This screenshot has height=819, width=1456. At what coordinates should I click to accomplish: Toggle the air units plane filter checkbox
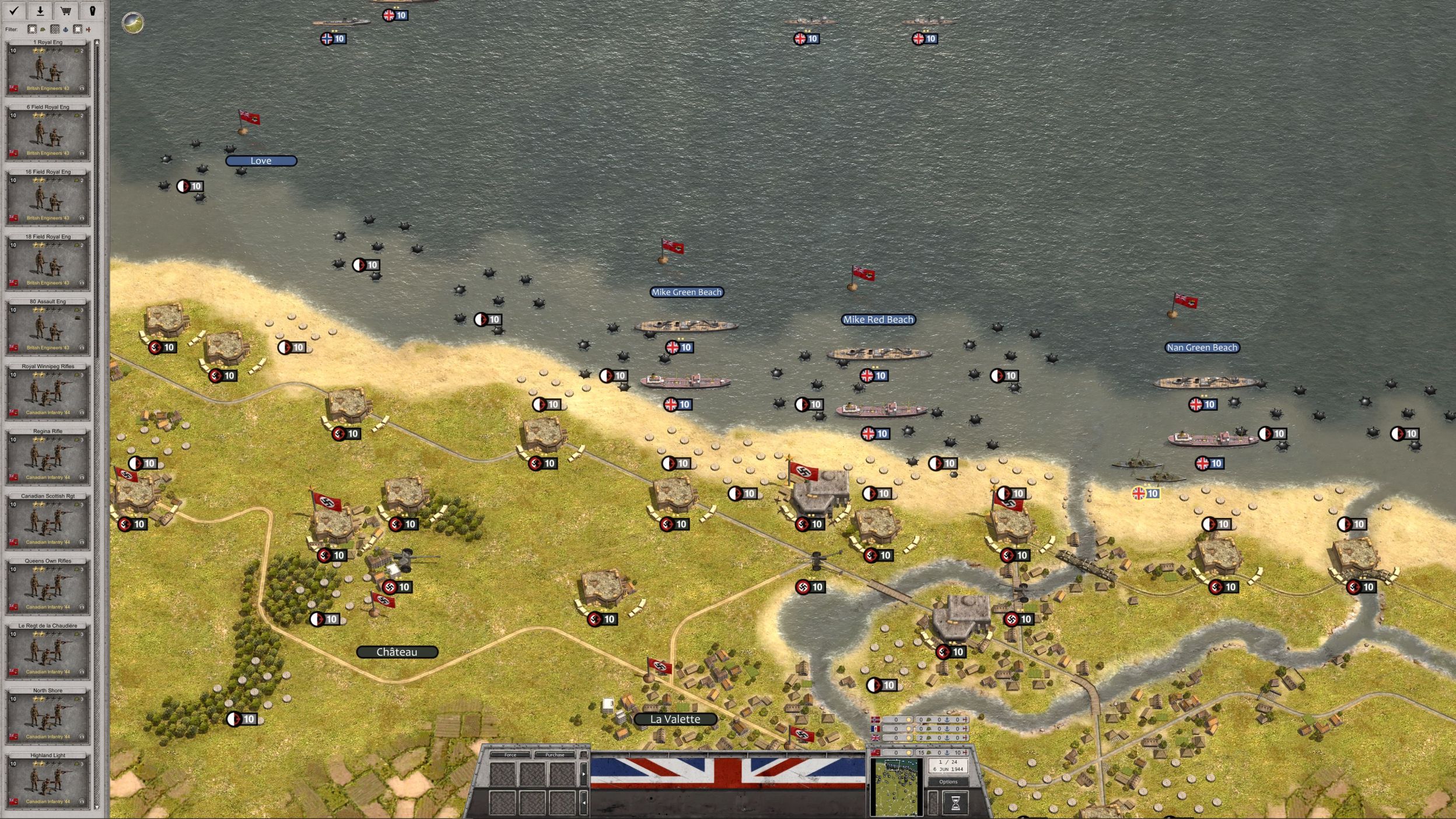click(x=78, y=29)
